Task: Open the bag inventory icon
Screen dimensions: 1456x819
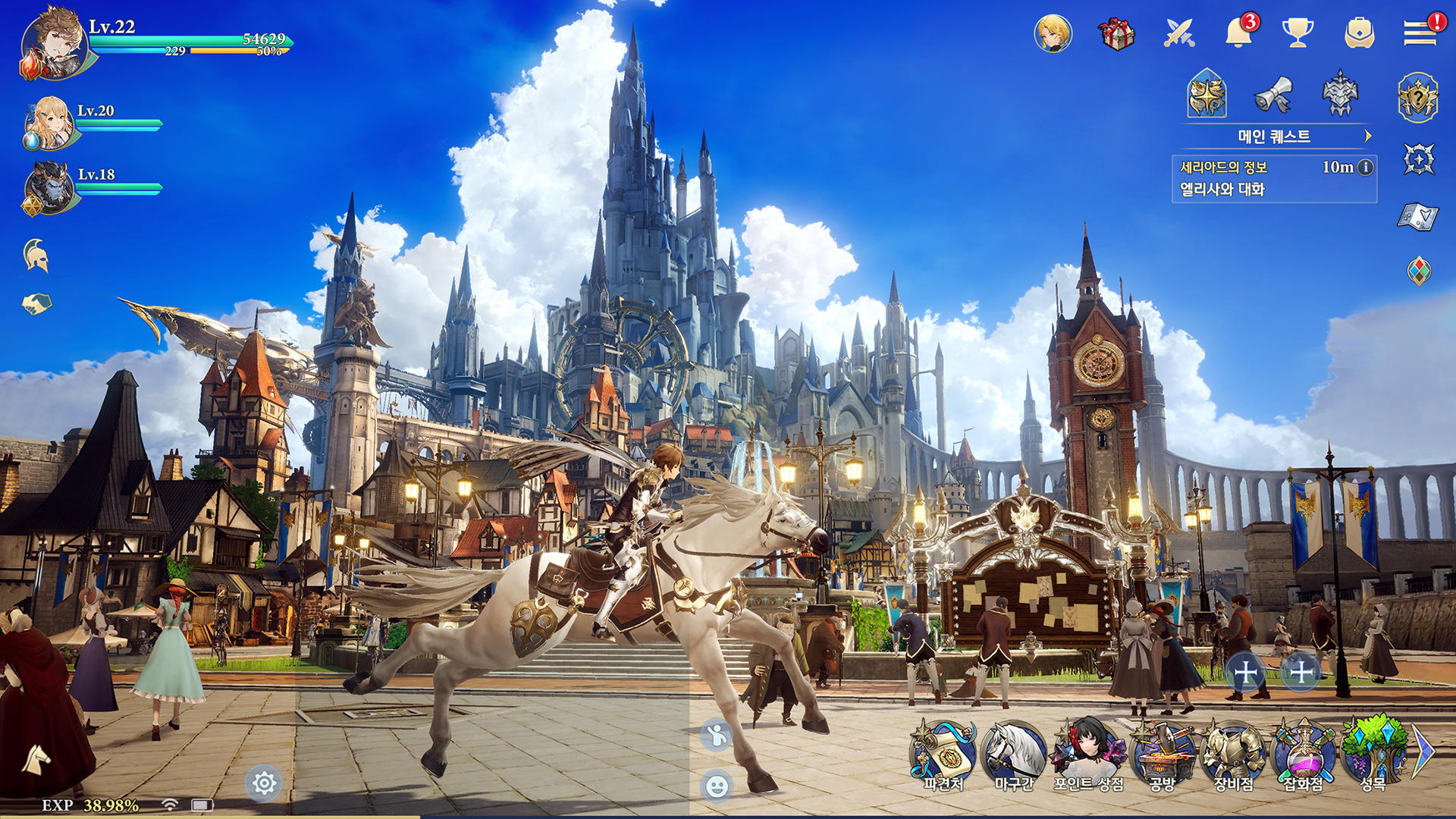Action: 1357,32
